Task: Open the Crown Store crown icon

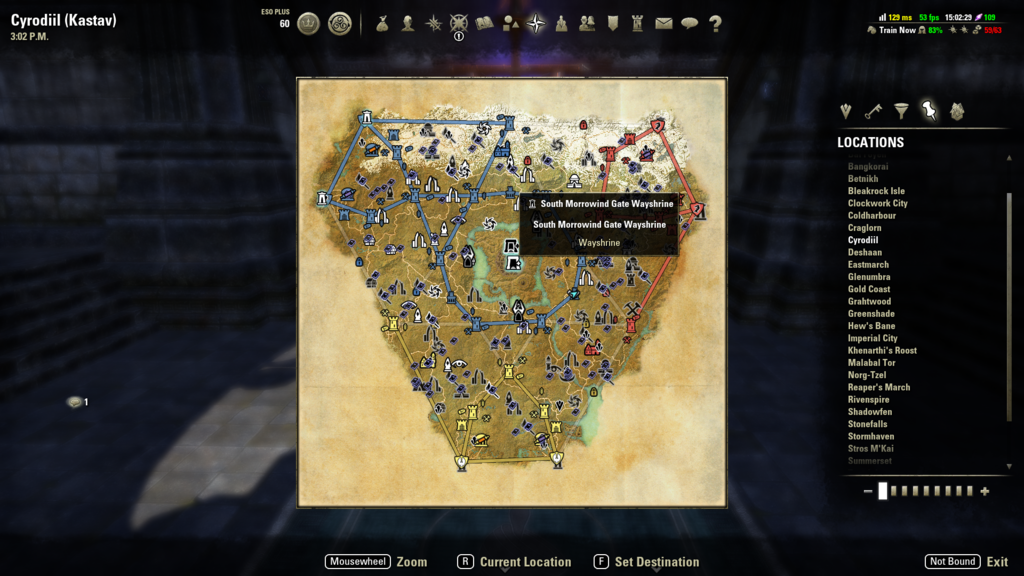Action: (x=308, y=24)
